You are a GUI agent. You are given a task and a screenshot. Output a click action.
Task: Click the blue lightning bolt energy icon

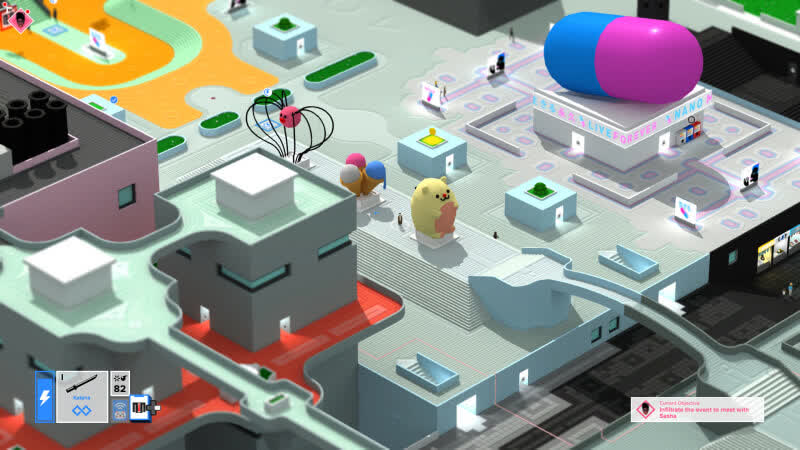pos(45,396)
